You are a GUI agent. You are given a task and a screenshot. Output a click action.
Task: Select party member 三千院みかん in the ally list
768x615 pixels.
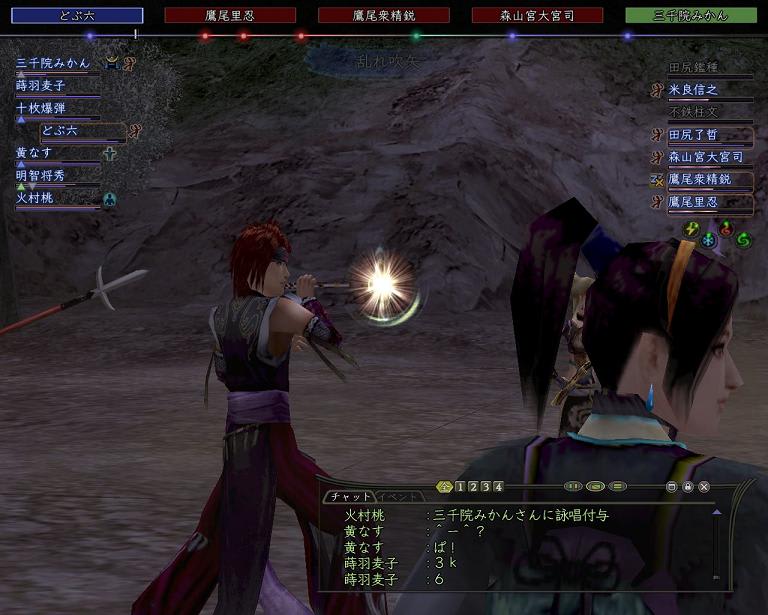pos(53,63)
